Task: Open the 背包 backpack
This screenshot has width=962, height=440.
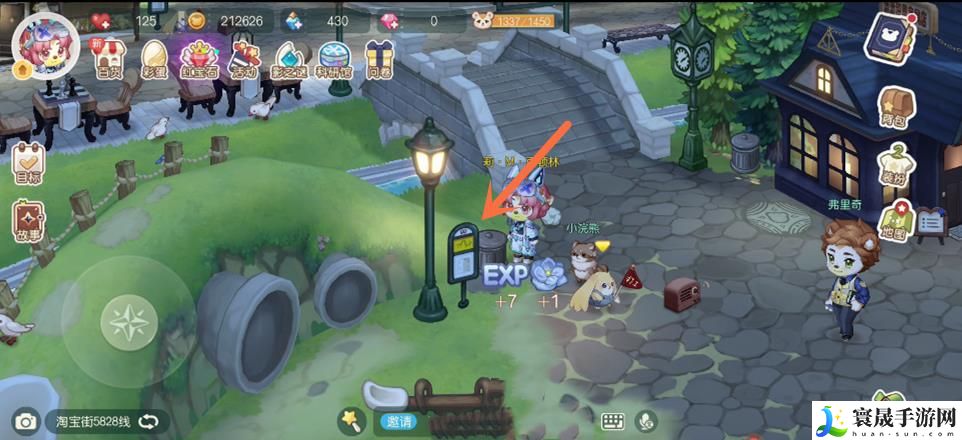Action: [893, 107]
